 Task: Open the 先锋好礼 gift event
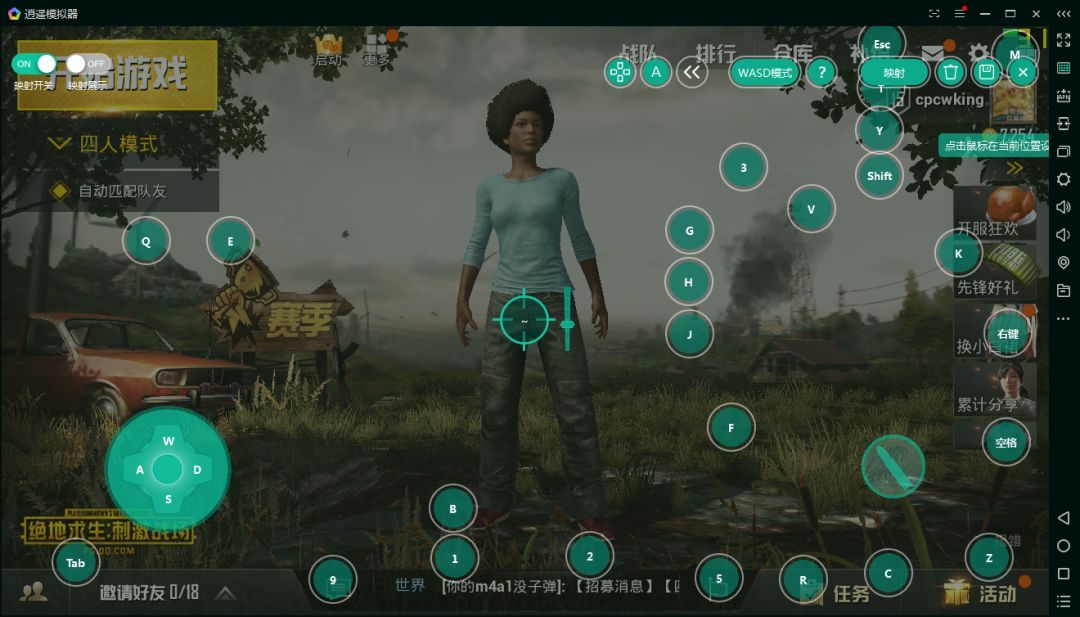[990, 272]
